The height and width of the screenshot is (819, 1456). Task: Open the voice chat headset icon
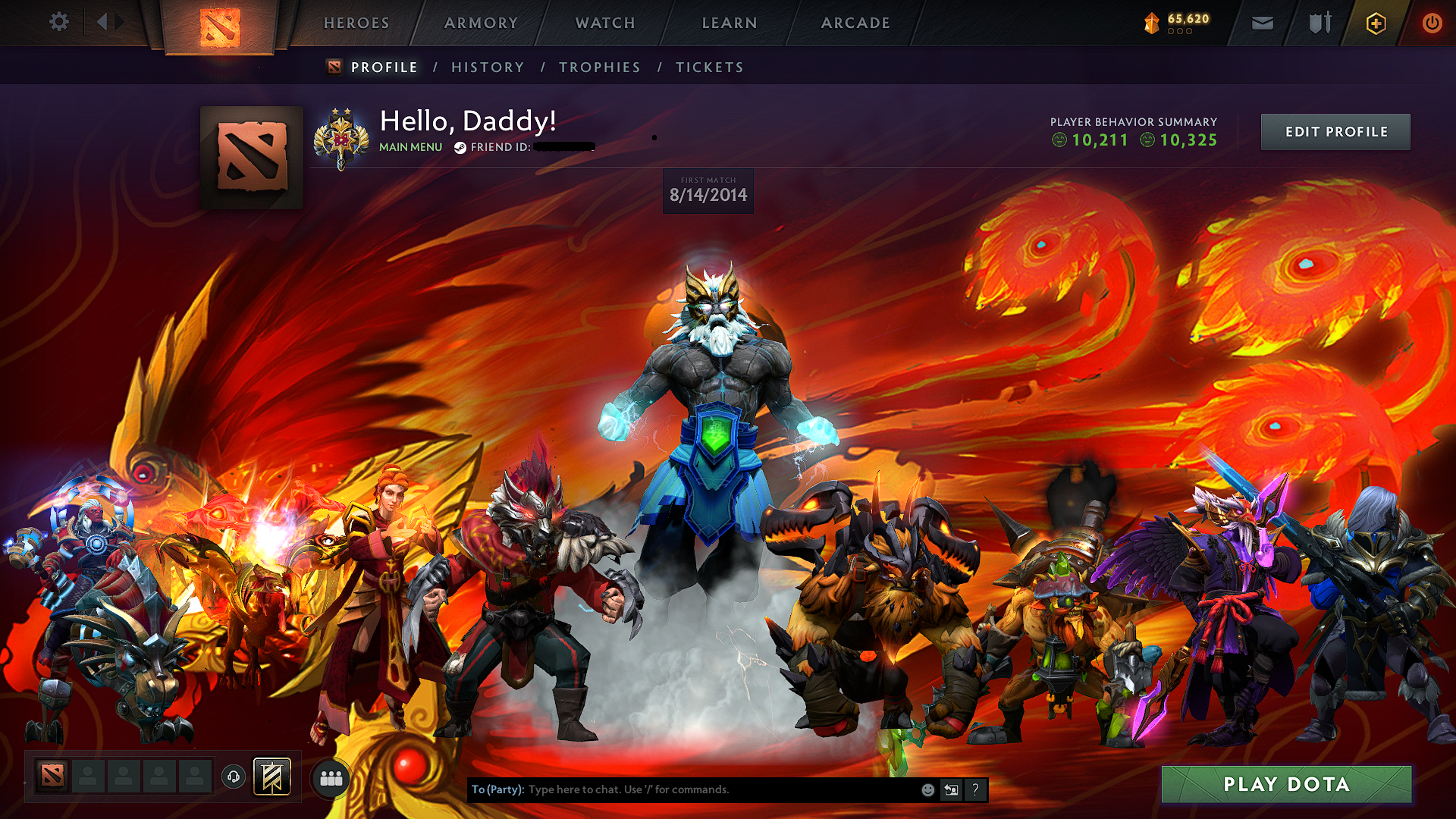point(234,776)
